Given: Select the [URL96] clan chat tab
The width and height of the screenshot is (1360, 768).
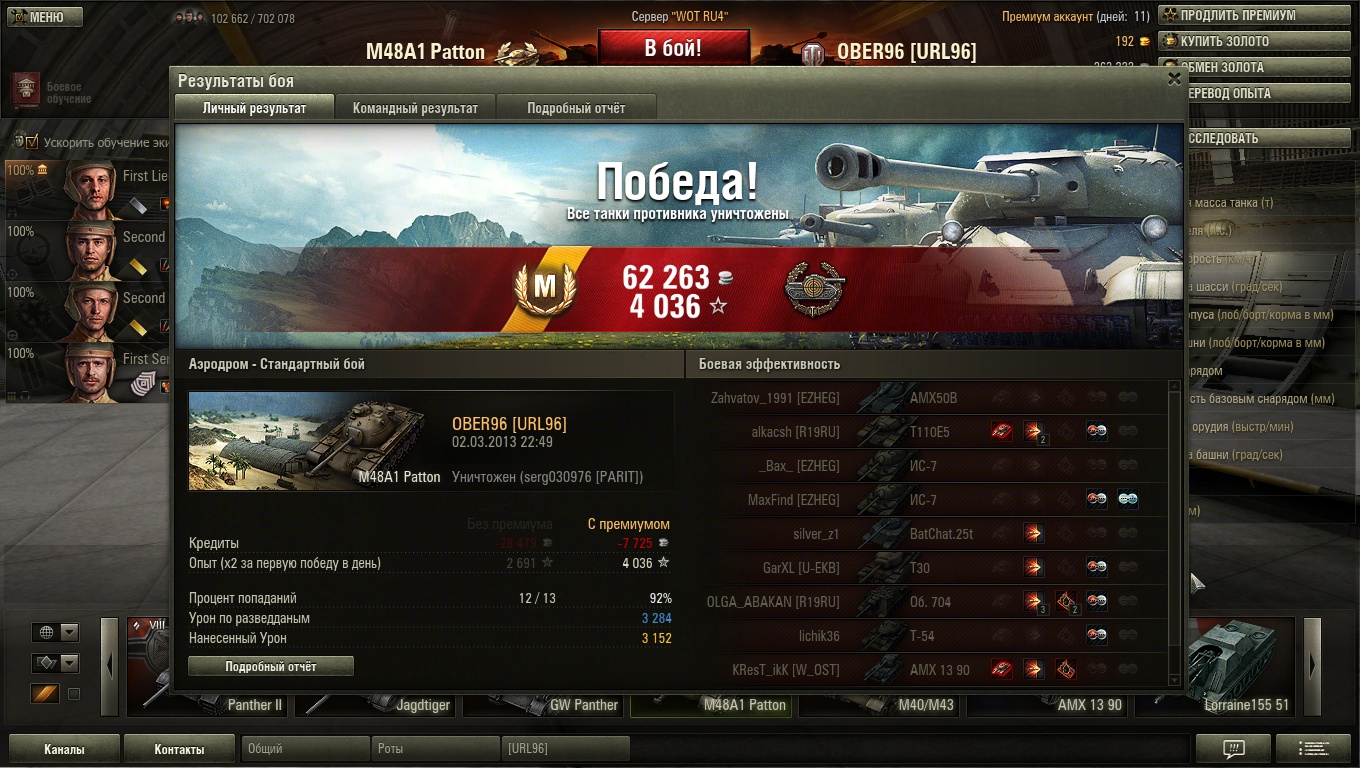Looking at the screenshot, I should pyautogui.click(x=565, y=749).
